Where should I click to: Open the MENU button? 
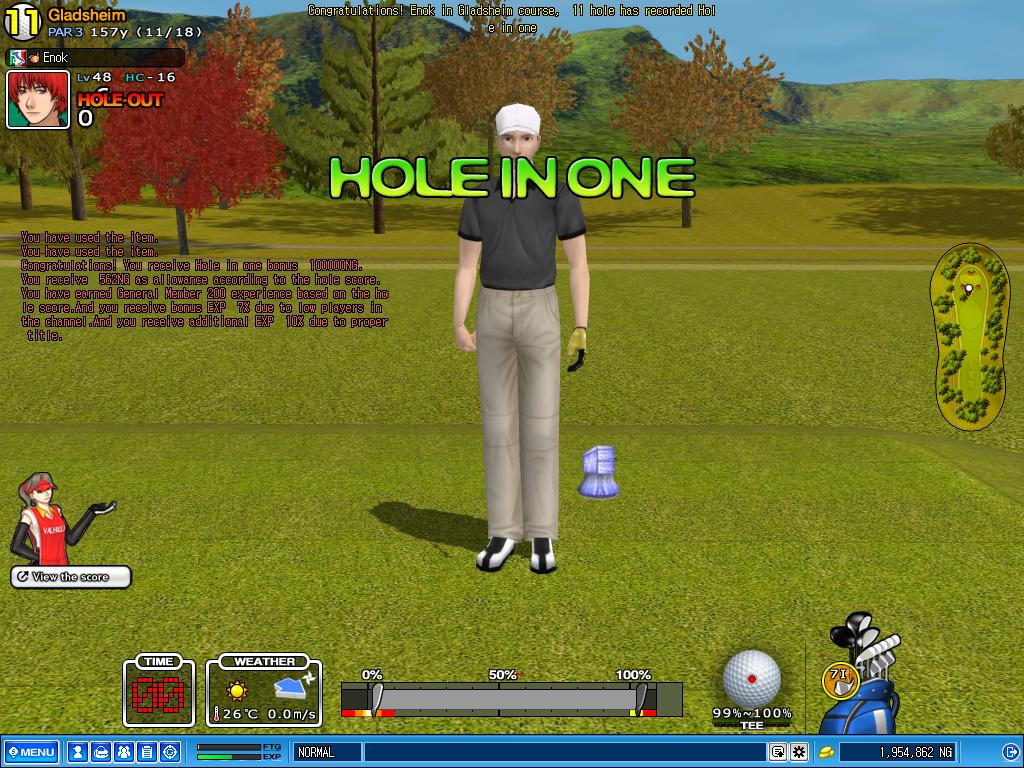[31, 752]
